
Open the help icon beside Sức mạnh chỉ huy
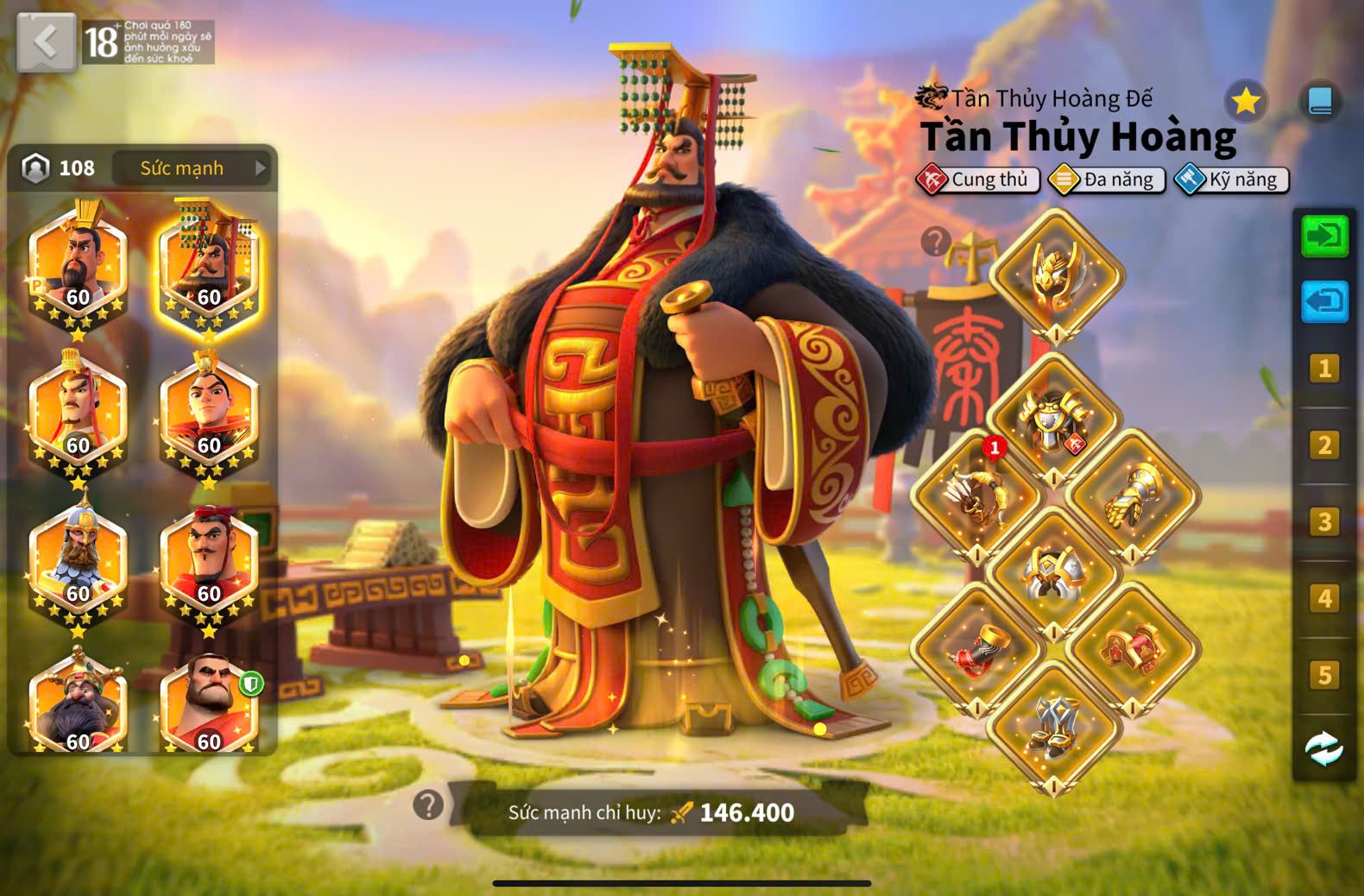pyautogui.click(x=428, y=805)
